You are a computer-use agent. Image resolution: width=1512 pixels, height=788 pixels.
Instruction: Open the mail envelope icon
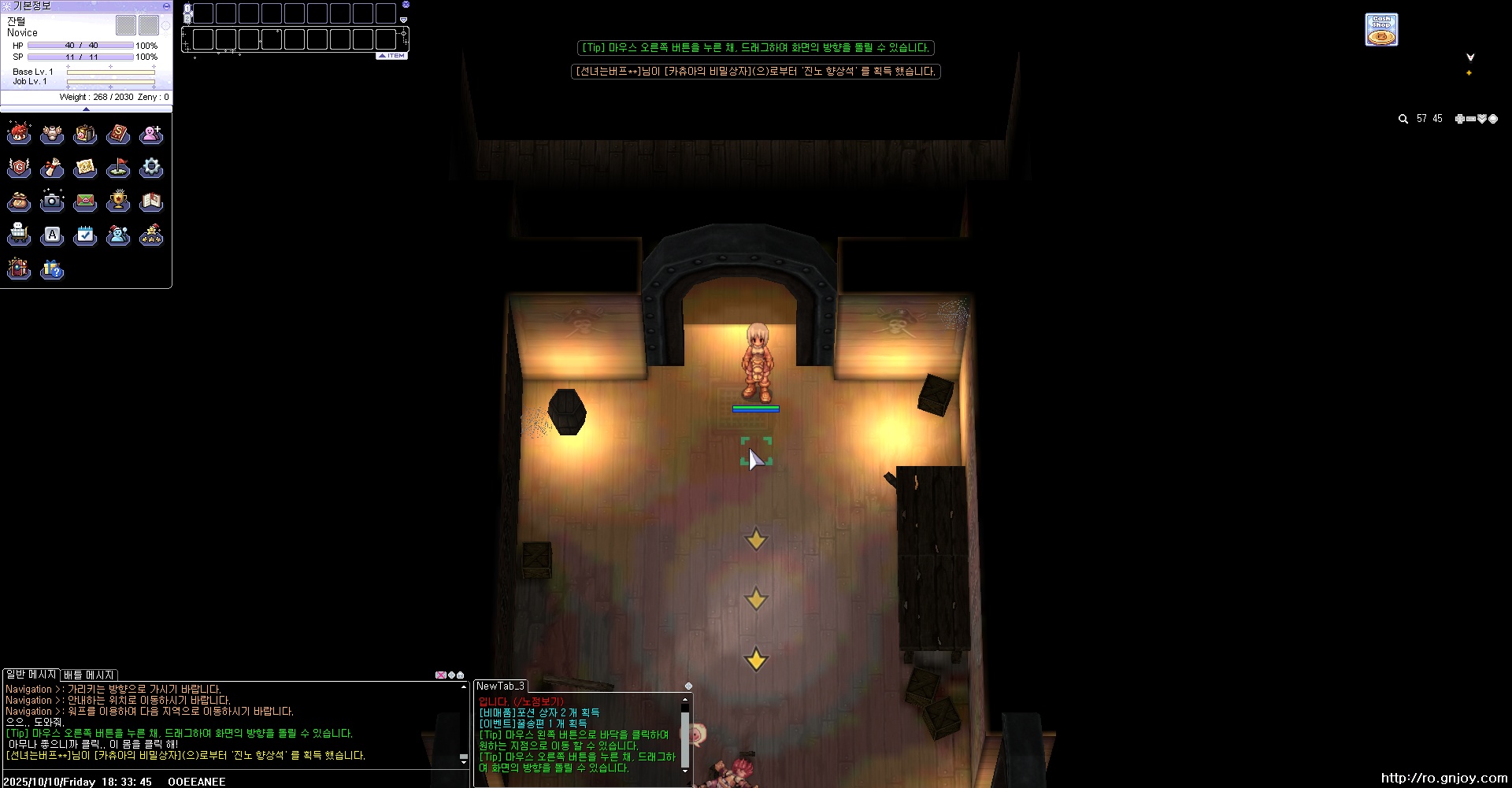[x=85, y=202]
